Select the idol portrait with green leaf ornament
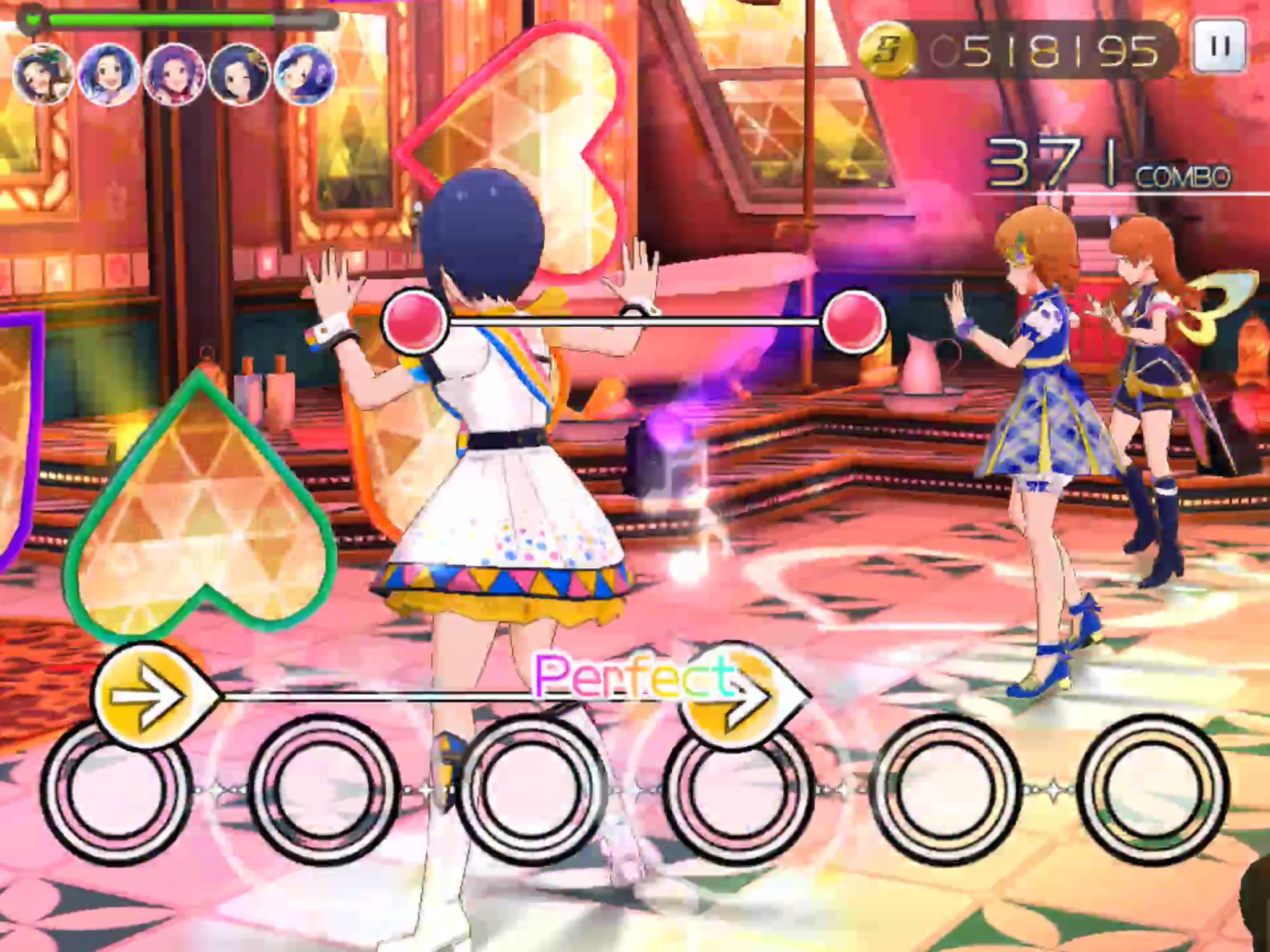 [43, 75]
